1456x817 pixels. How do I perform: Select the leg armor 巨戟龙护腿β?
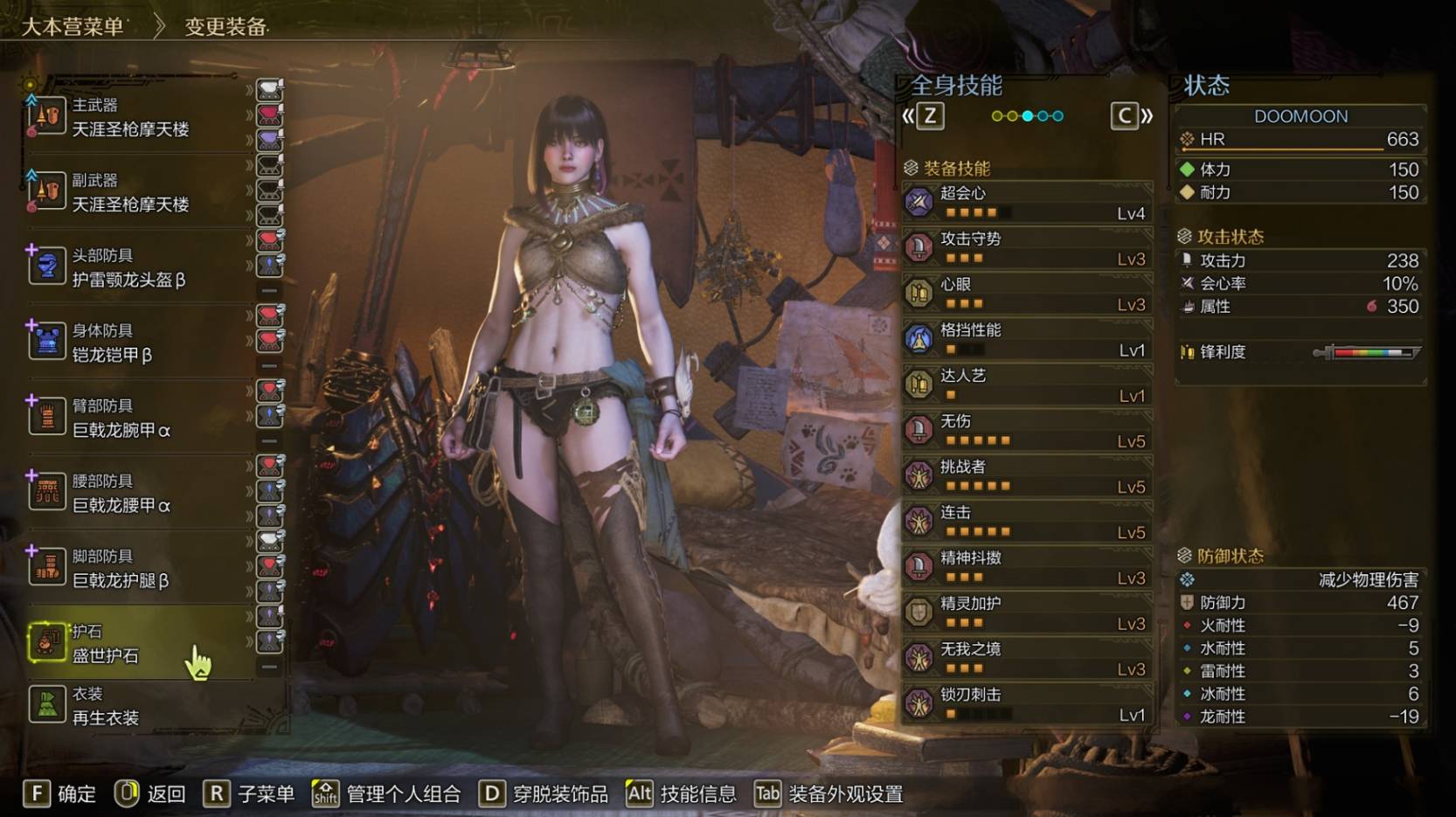coord(122,569)
